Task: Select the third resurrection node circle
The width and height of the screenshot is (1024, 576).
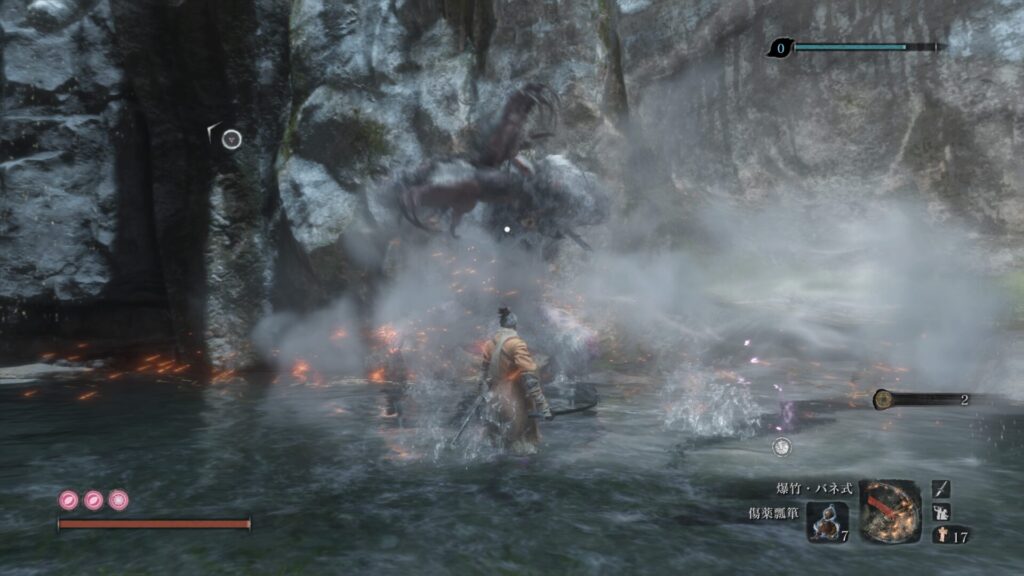Action: click(118, 499)
